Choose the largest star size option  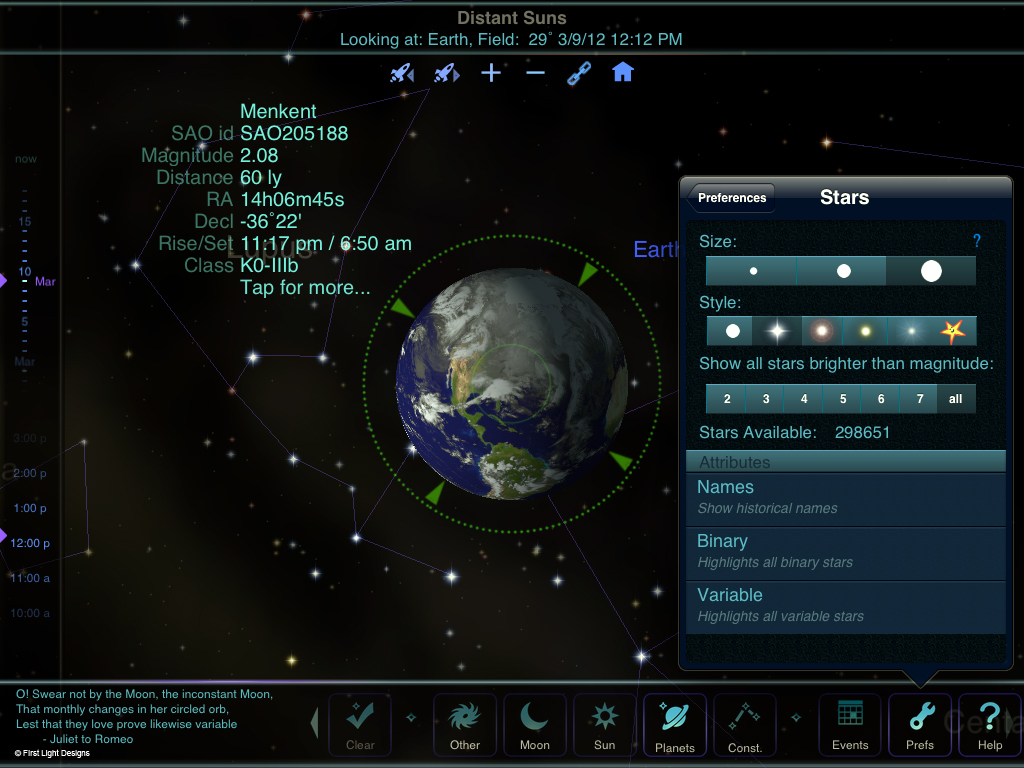point(931,271)
